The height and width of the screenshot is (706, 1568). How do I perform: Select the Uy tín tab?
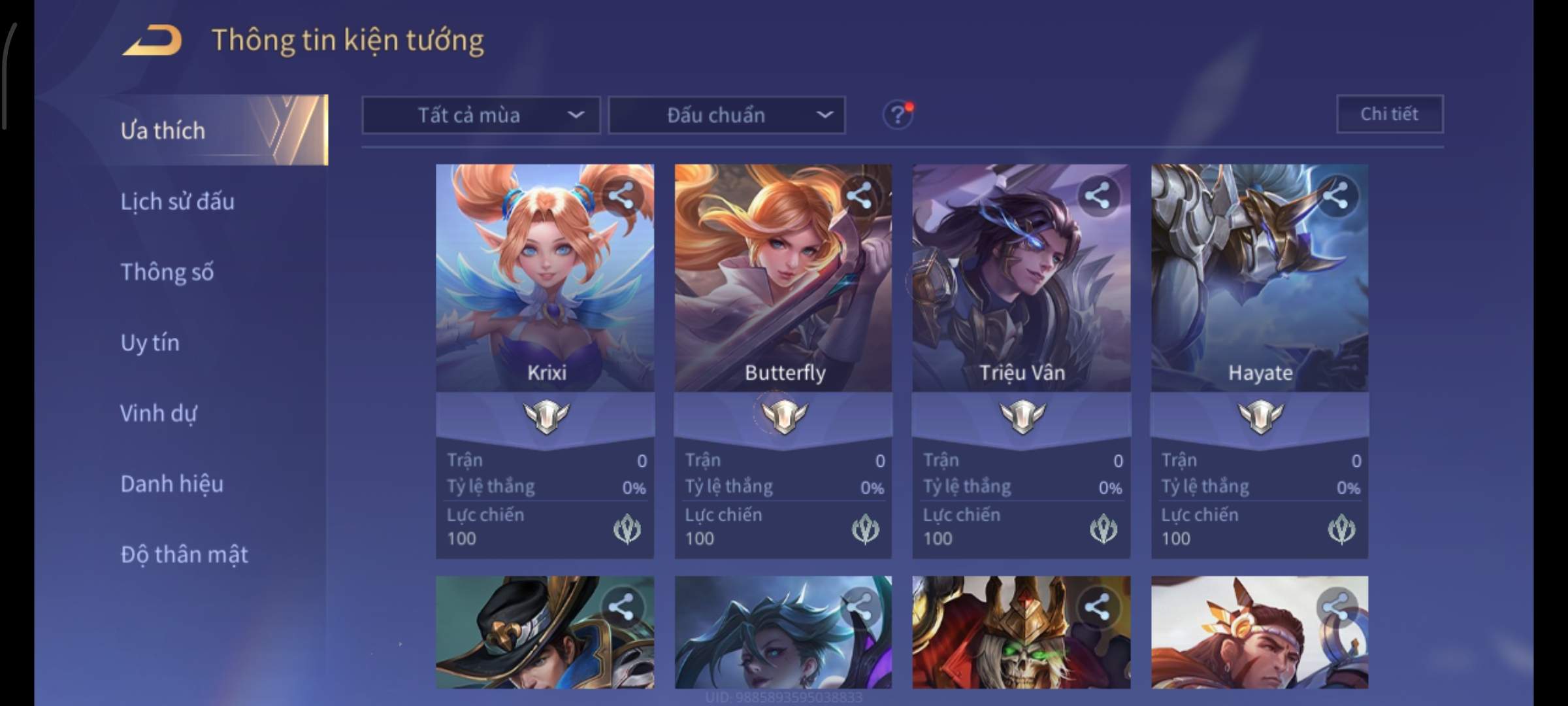point(150,343)
